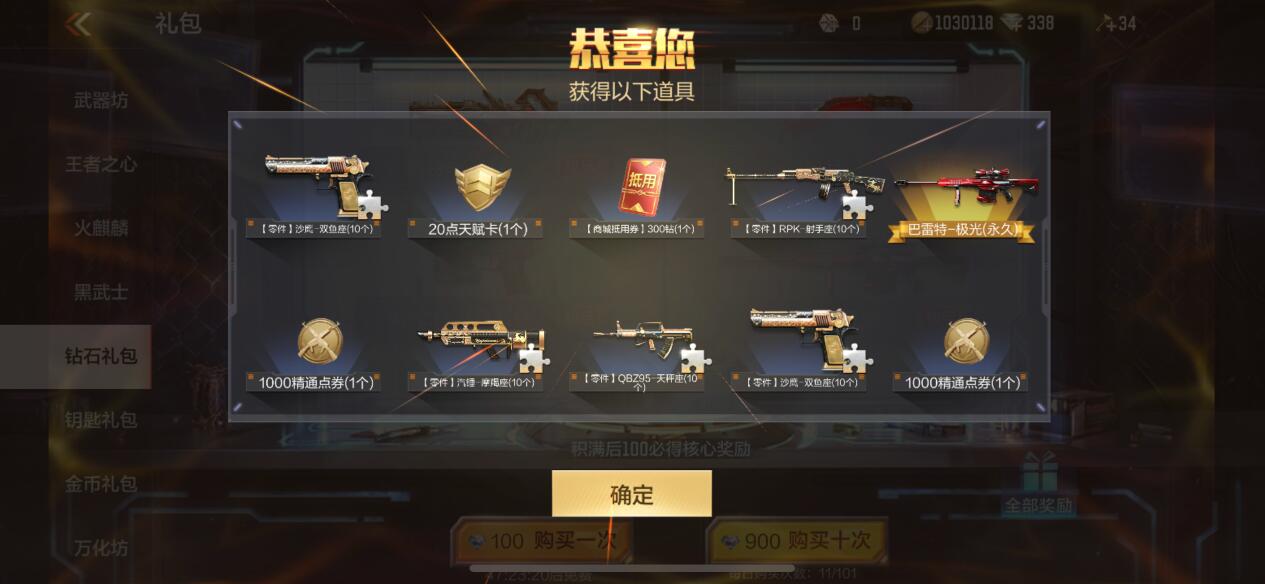Go back with the double-arrow button

pyautogui.click(x=77, y=24)
